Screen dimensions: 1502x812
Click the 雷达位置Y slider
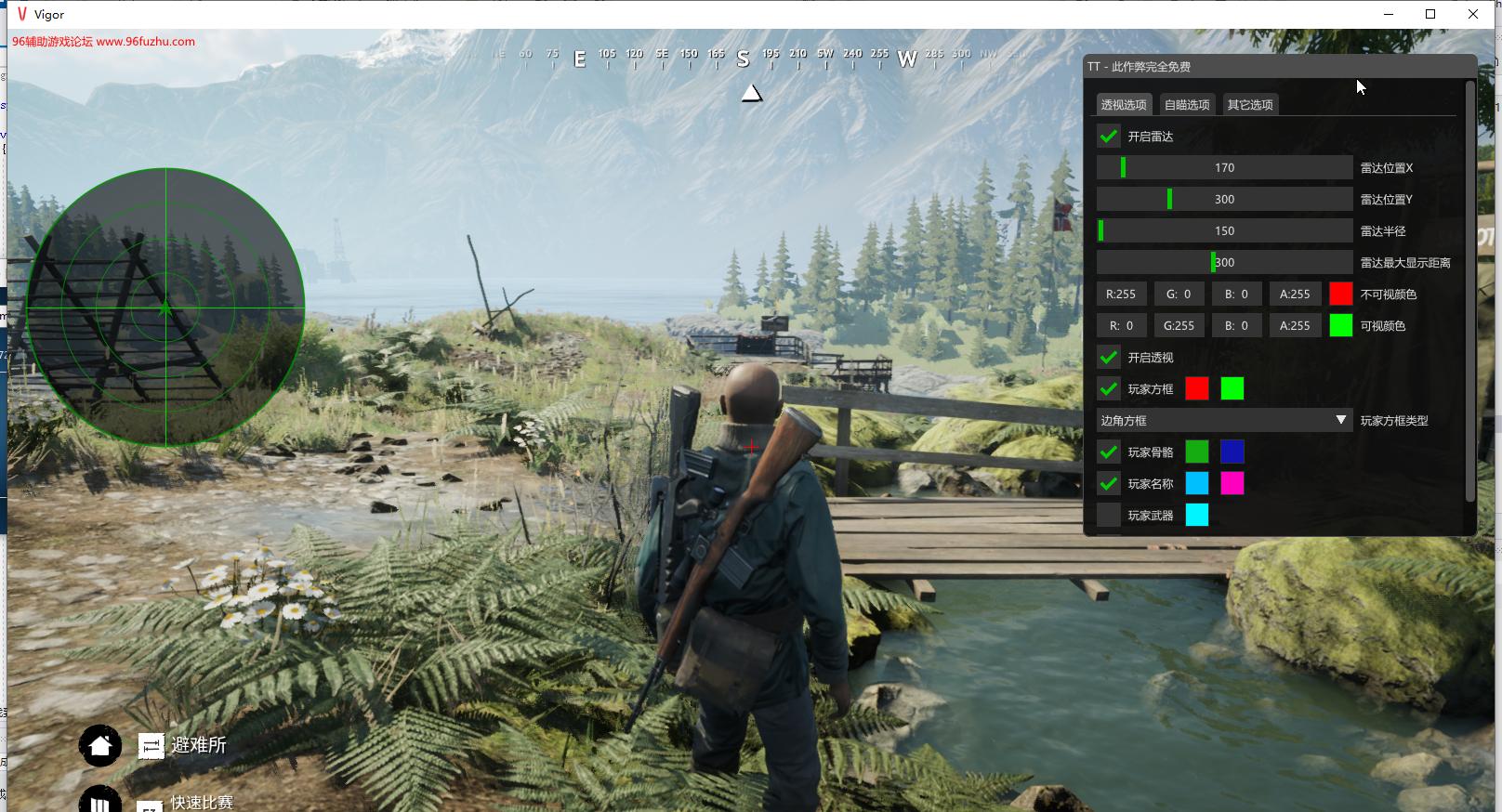(1224, 200)
